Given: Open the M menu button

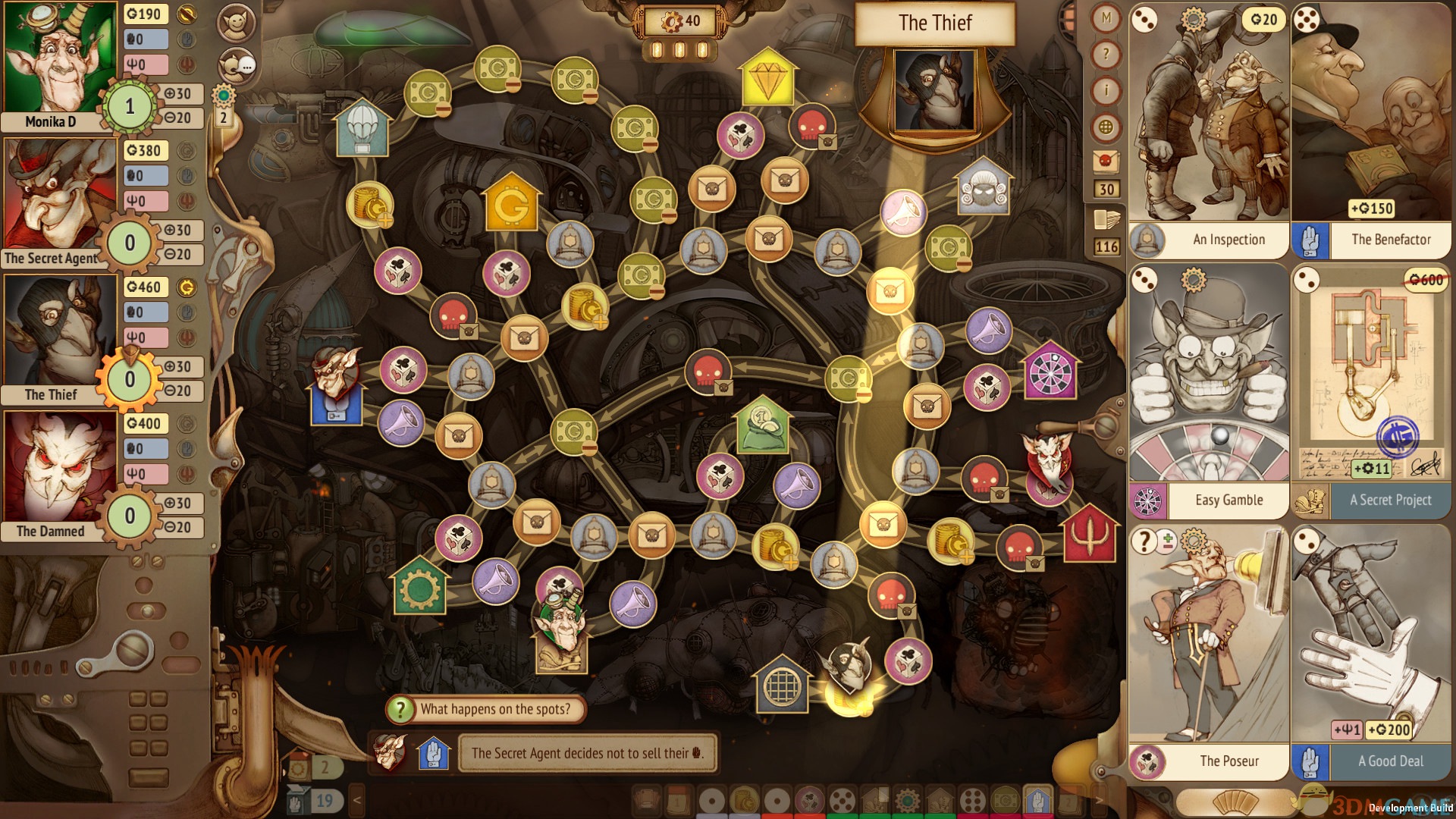Looking at the screenshot, I should 1106,17.
